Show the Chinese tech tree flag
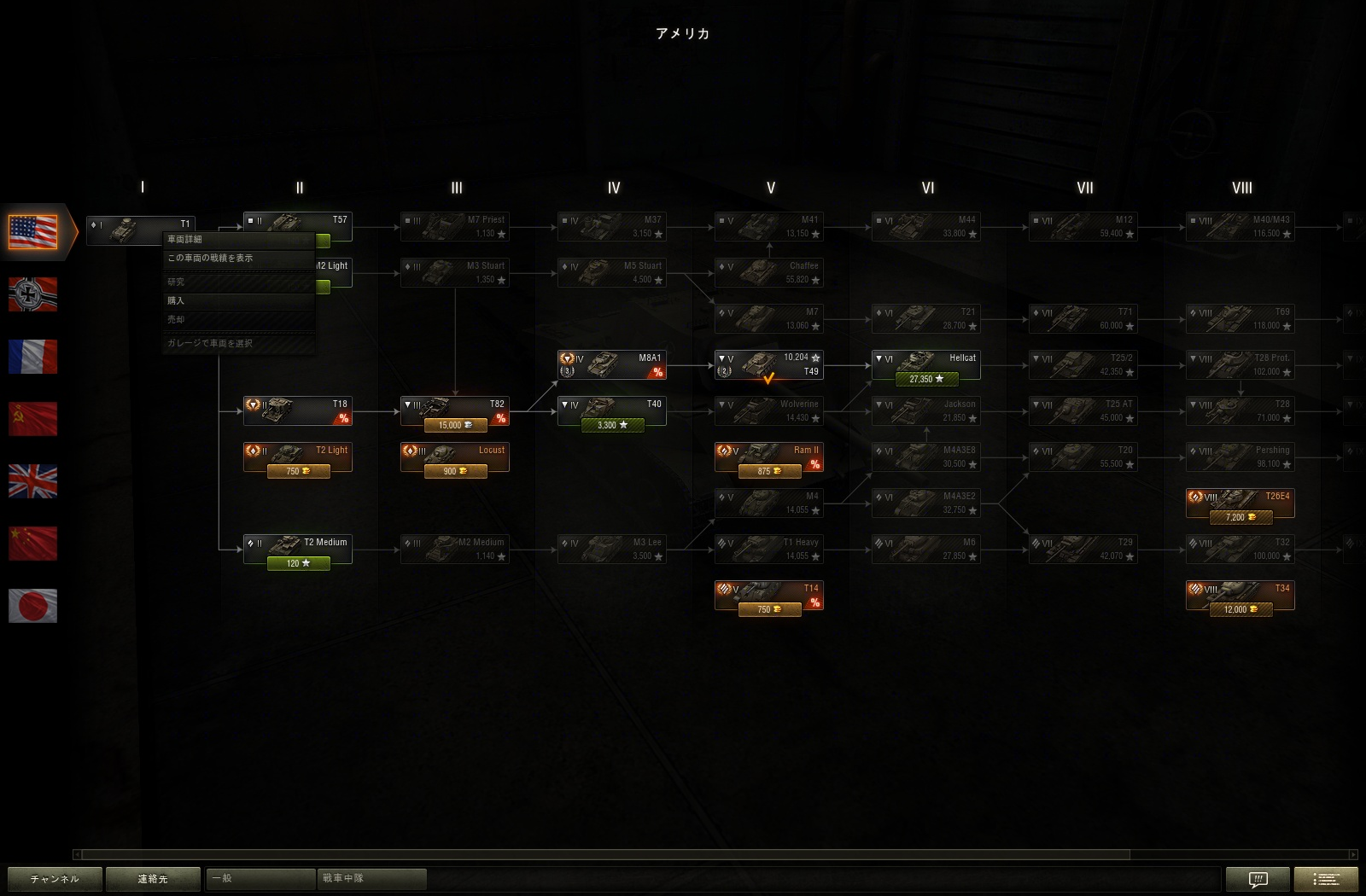The height and width of the screenshot is (896, 1366). point(32,544)
